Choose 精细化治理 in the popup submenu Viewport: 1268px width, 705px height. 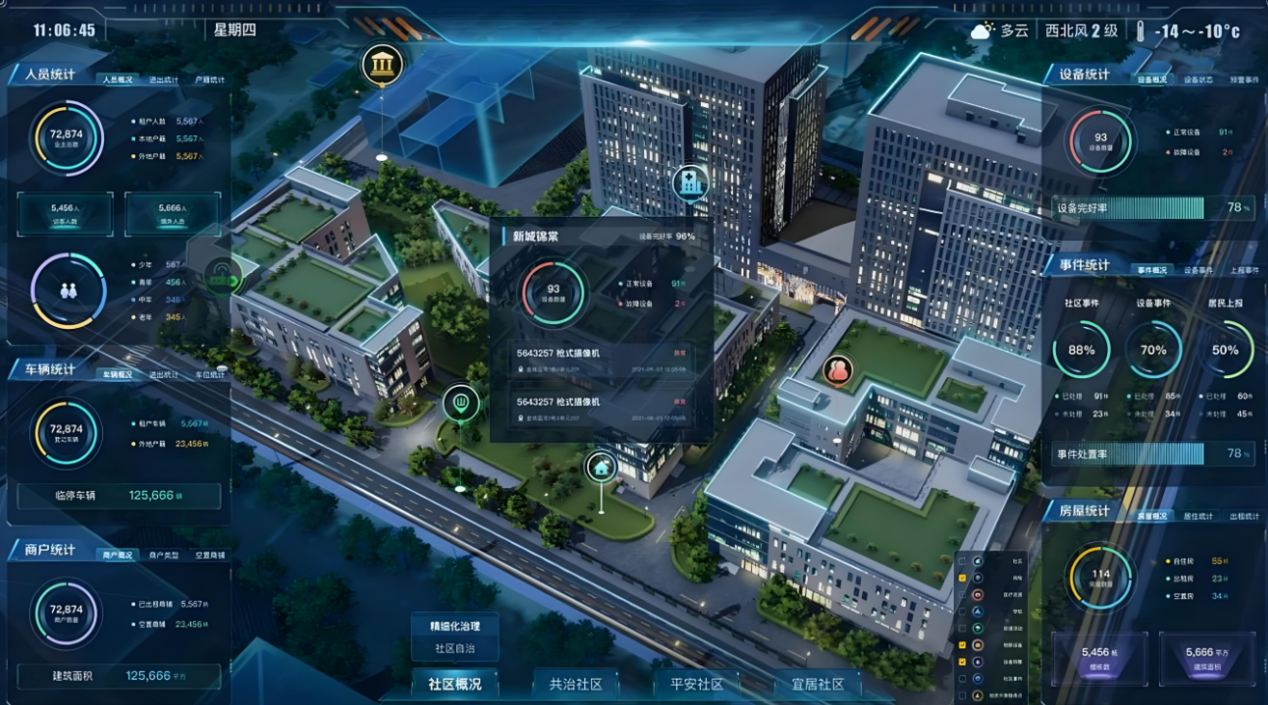(x=455, y=626)
